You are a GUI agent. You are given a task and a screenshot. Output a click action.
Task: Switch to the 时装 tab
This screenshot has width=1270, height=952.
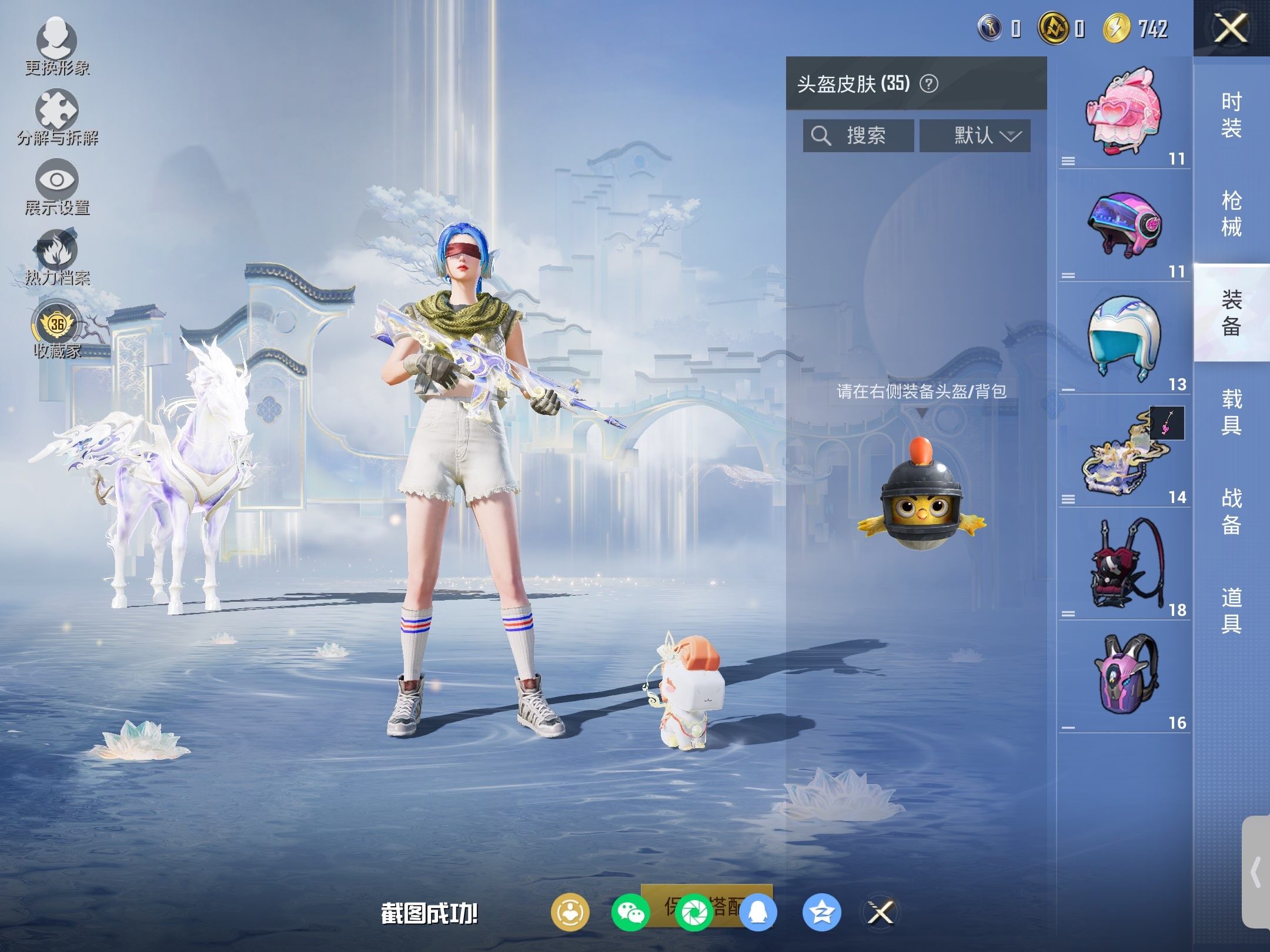coord(1231,115)
